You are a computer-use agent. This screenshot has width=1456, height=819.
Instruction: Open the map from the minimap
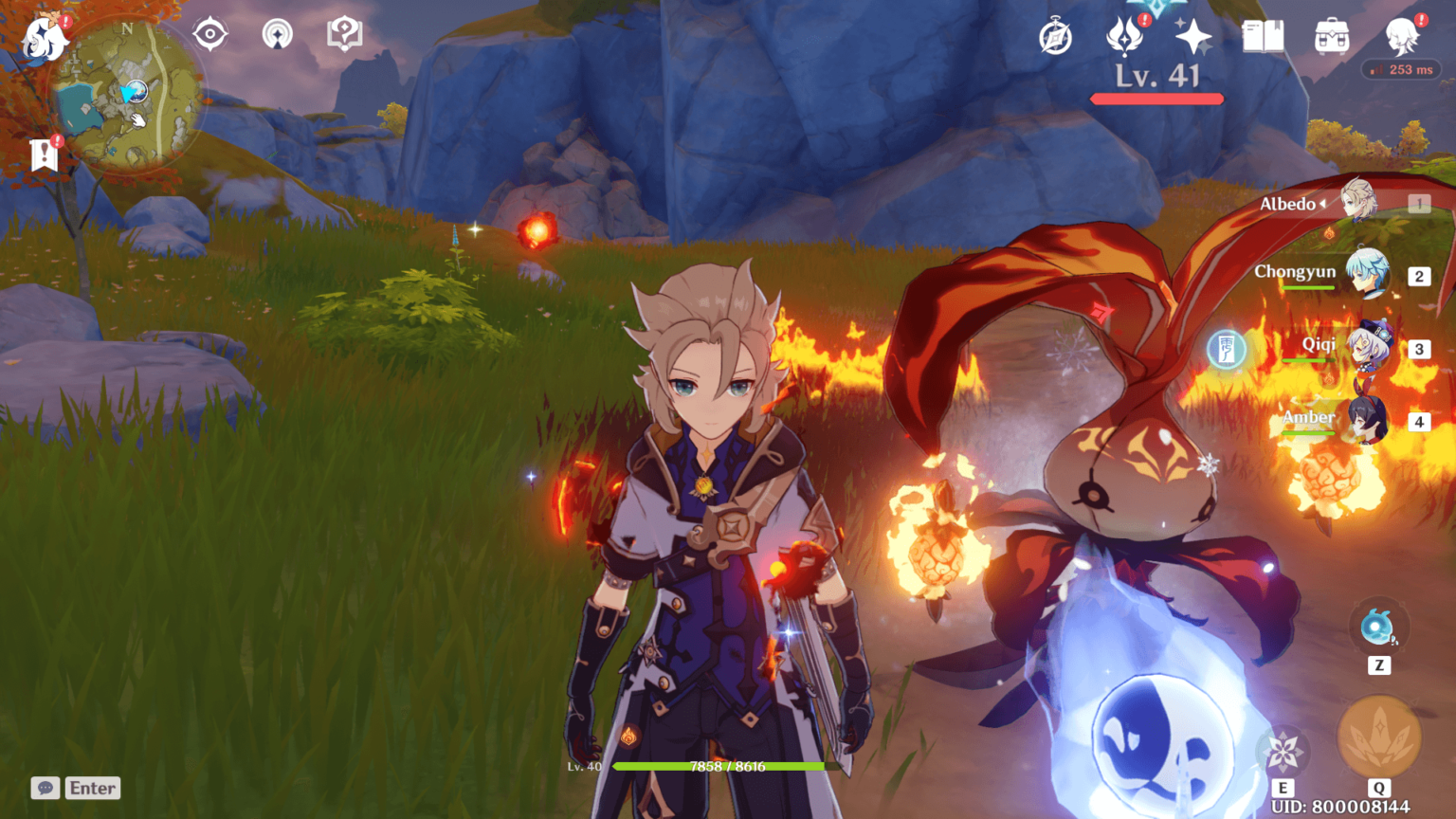point(127,95)
